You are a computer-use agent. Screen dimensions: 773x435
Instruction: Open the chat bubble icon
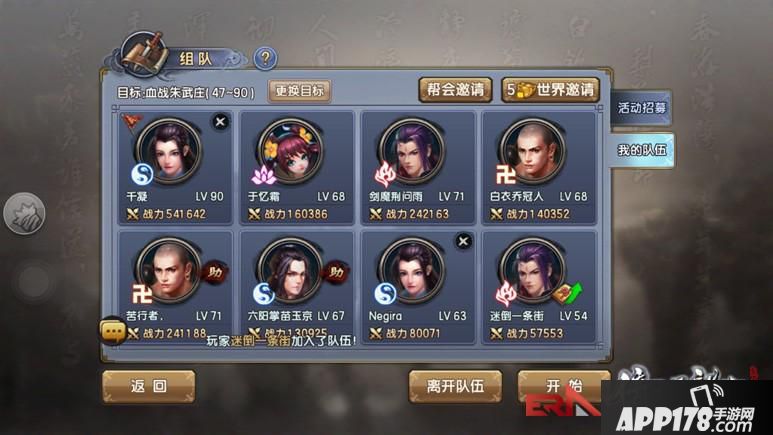click(111, 329)
